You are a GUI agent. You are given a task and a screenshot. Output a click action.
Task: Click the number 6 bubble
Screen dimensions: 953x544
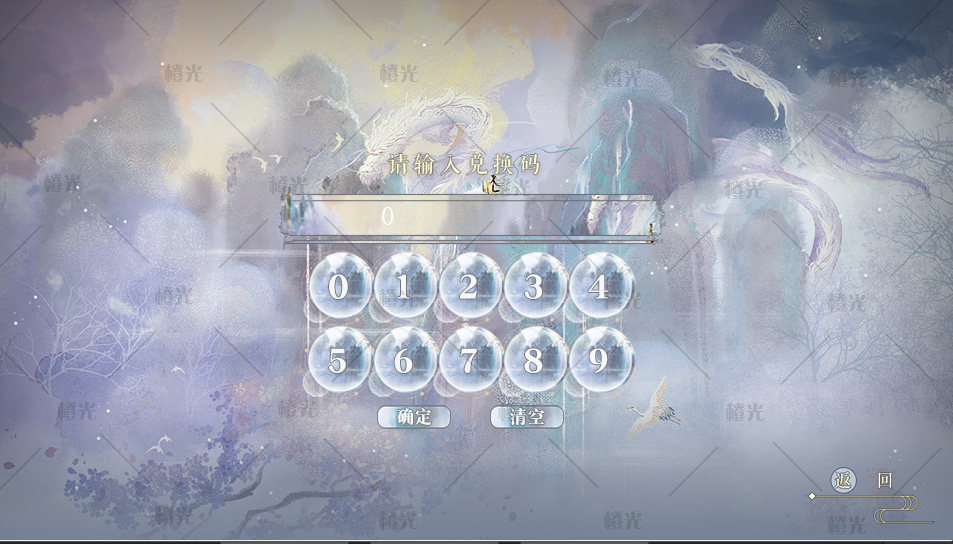click(x=404, y=359)
